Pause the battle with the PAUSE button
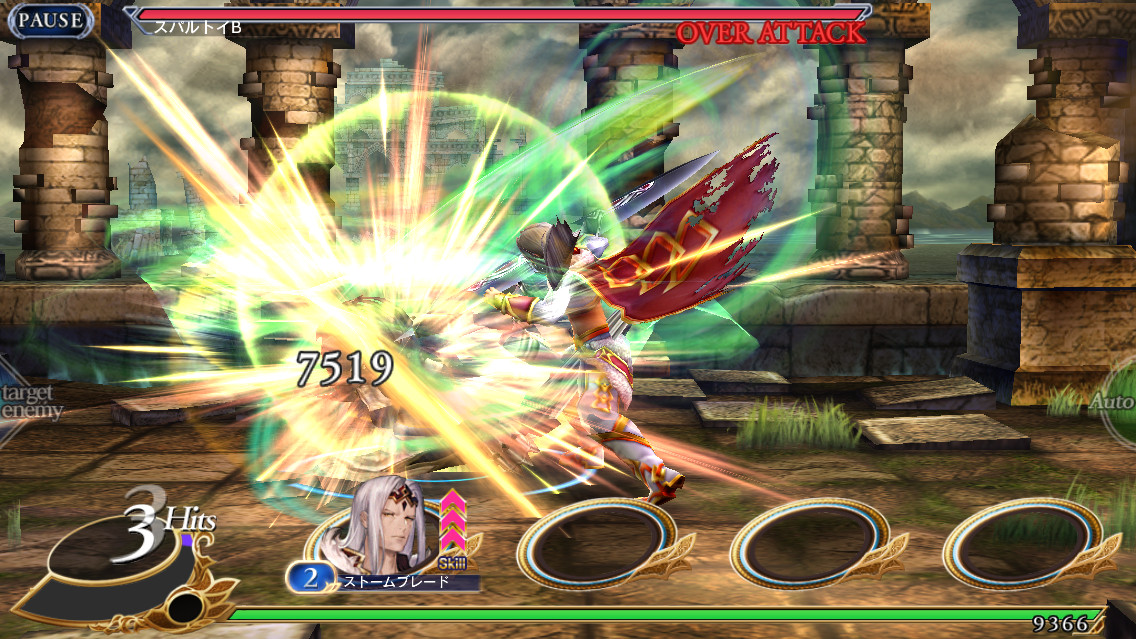1136x639 pixels. (50, 20)
